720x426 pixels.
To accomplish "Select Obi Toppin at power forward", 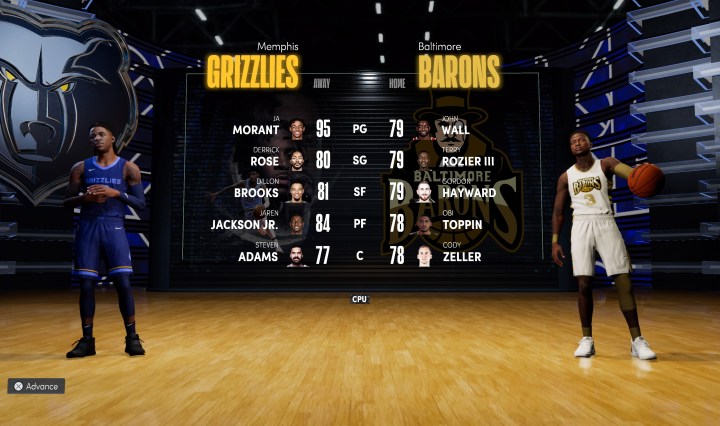I will (462, 225).
